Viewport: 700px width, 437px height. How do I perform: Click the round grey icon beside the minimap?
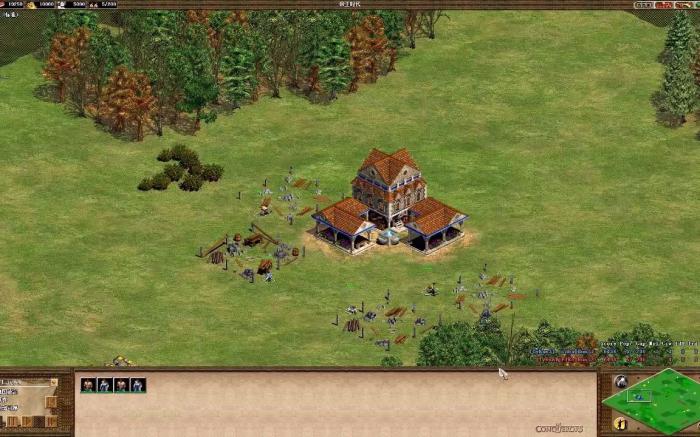620,382
